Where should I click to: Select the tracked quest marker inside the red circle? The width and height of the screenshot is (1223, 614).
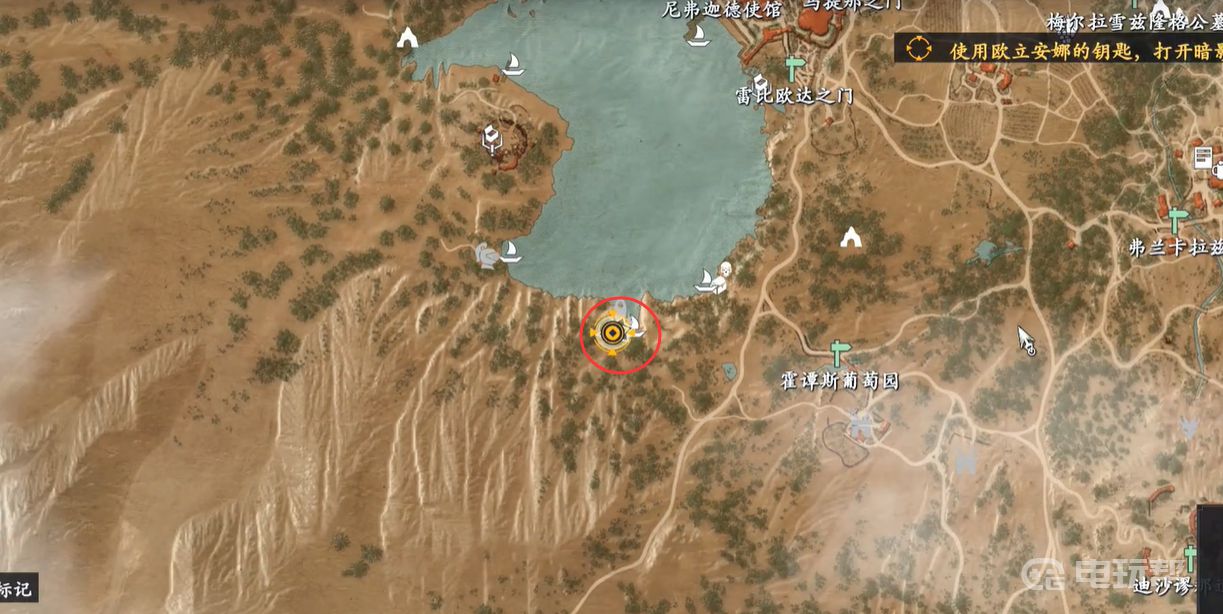[x=611, y=334]
